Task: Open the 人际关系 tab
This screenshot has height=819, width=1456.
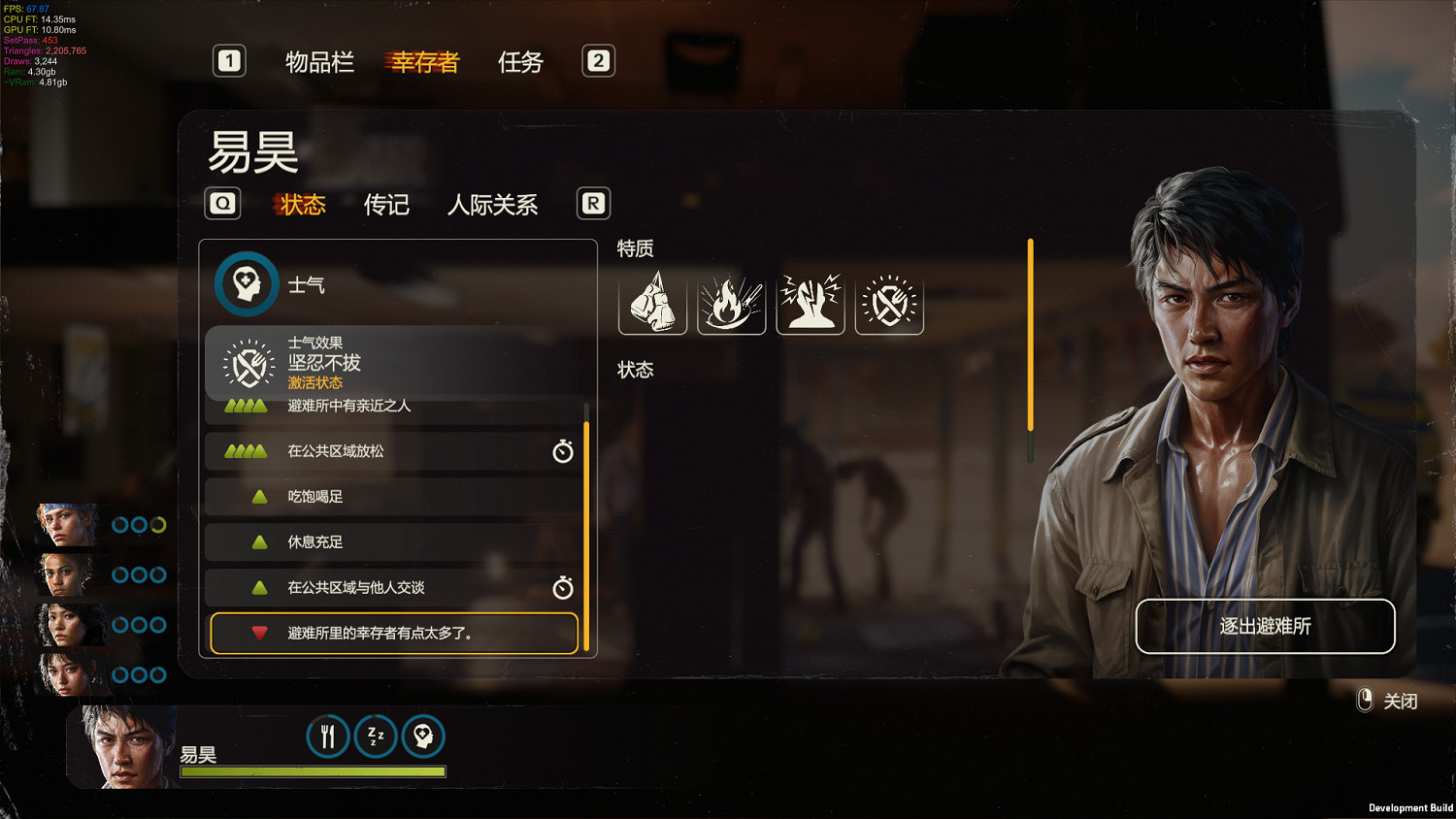Action: (493, 205)
